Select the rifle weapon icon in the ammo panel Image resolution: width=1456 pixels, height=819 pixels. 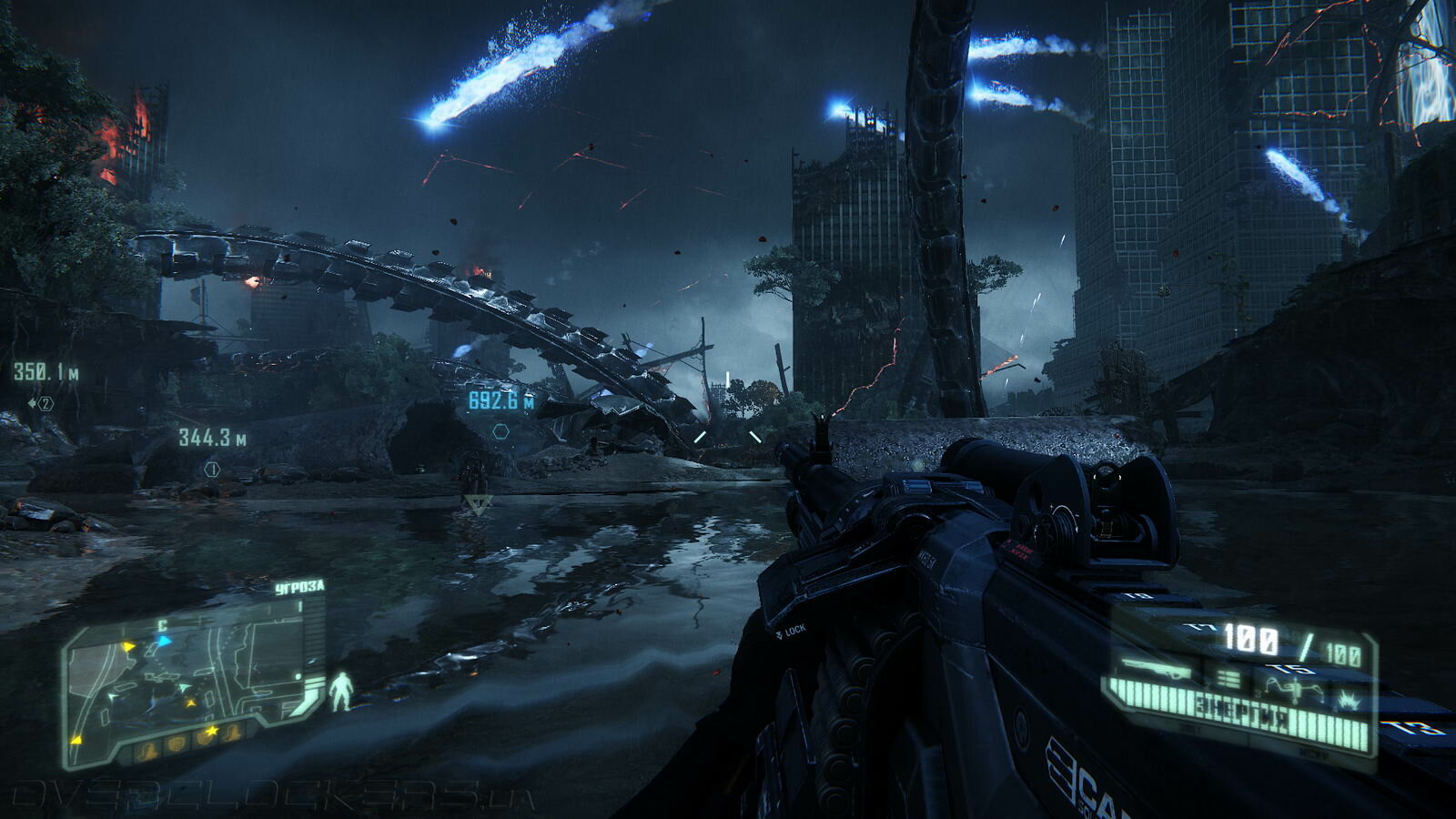1156,671
